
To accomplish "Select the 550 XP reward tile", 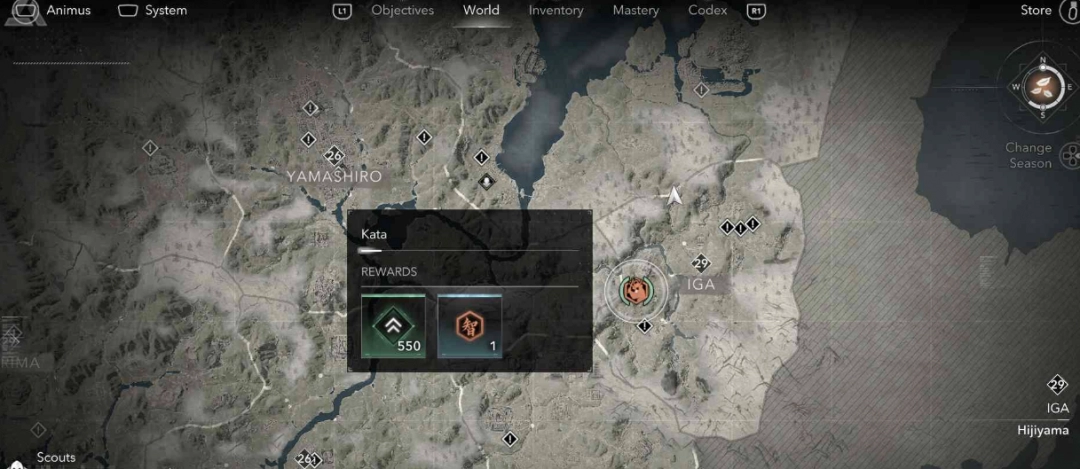I will tap(393, 326).
